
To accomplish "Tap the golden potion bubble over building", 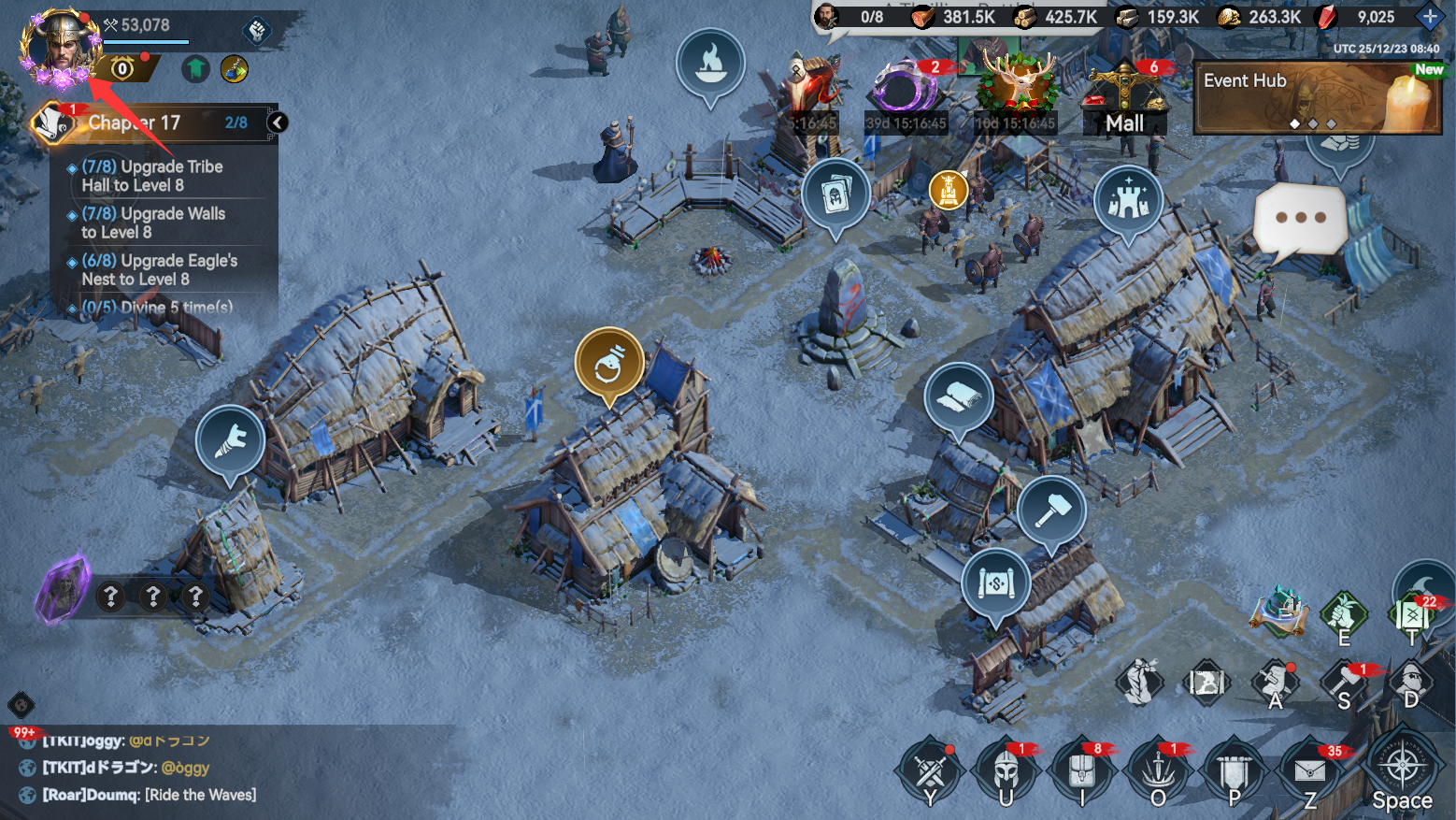I will 609,362.
